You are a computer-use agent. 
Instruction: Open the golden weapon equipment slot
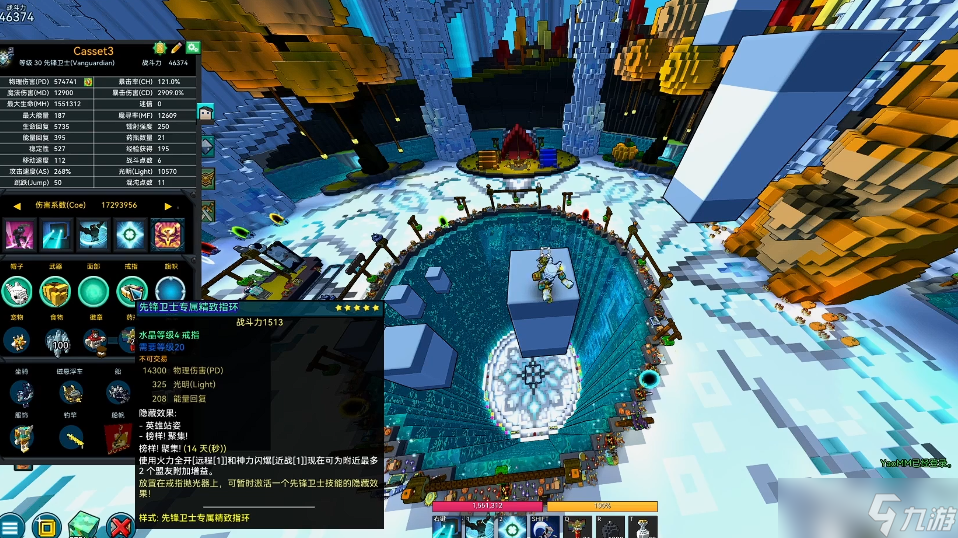(x=55, y=291)
